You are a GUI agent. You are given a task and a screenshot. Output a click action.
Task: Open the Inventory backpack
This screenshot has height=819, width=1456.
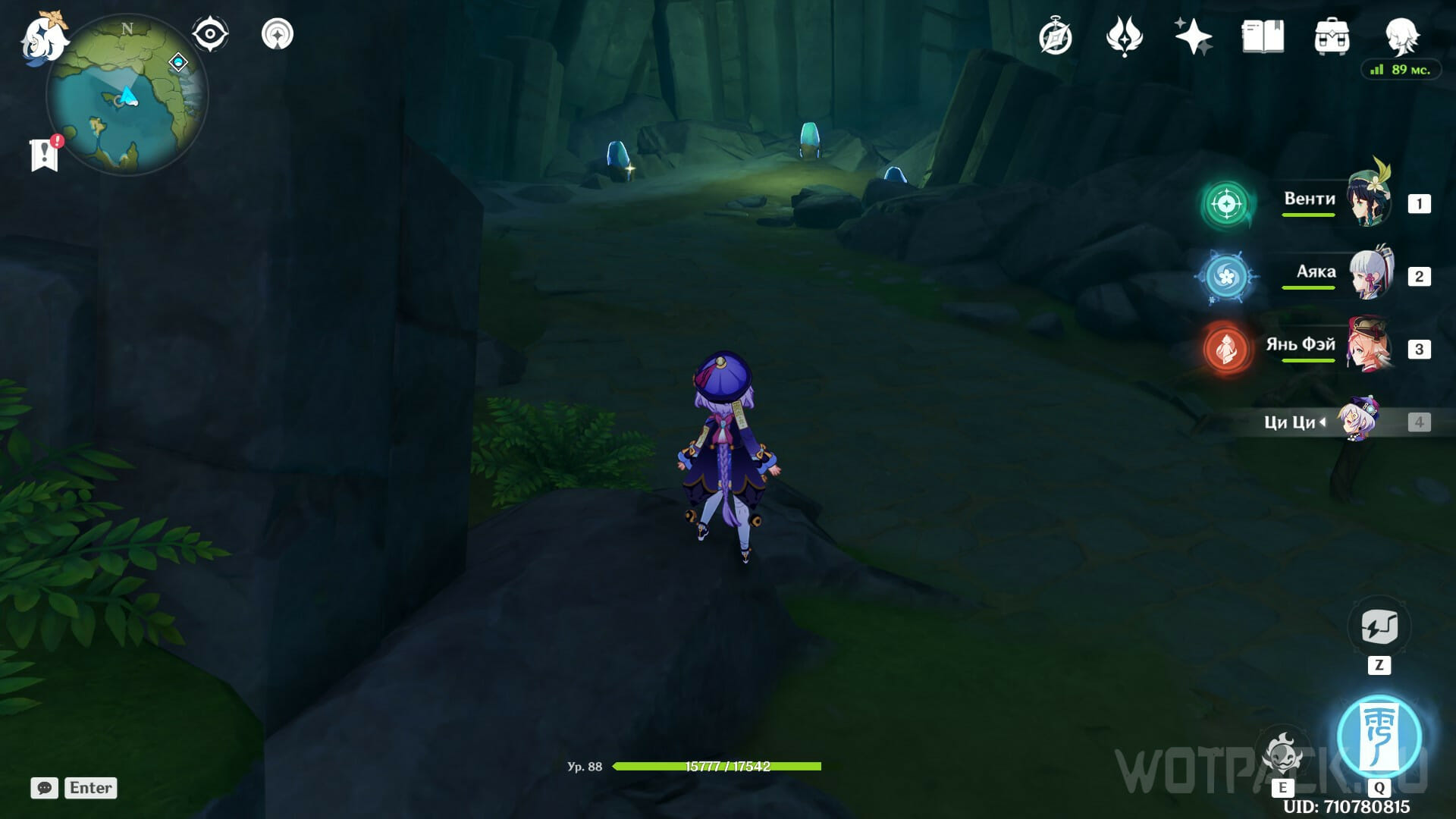coord(1332,37)
